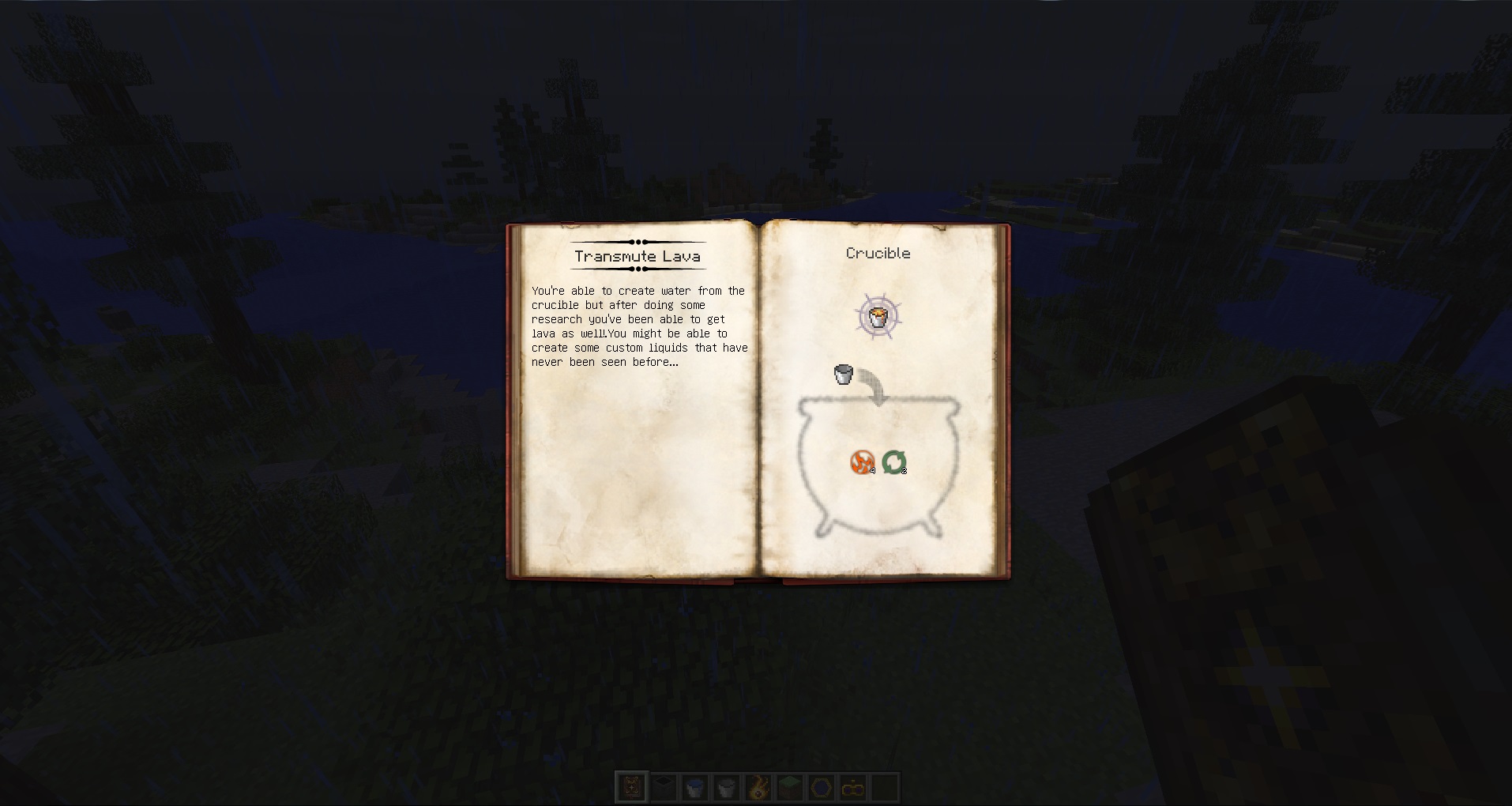Screen dimensions: 1512x806
Task: Select the magic book in hotbar slot one
Action: [x=632, y=787]
